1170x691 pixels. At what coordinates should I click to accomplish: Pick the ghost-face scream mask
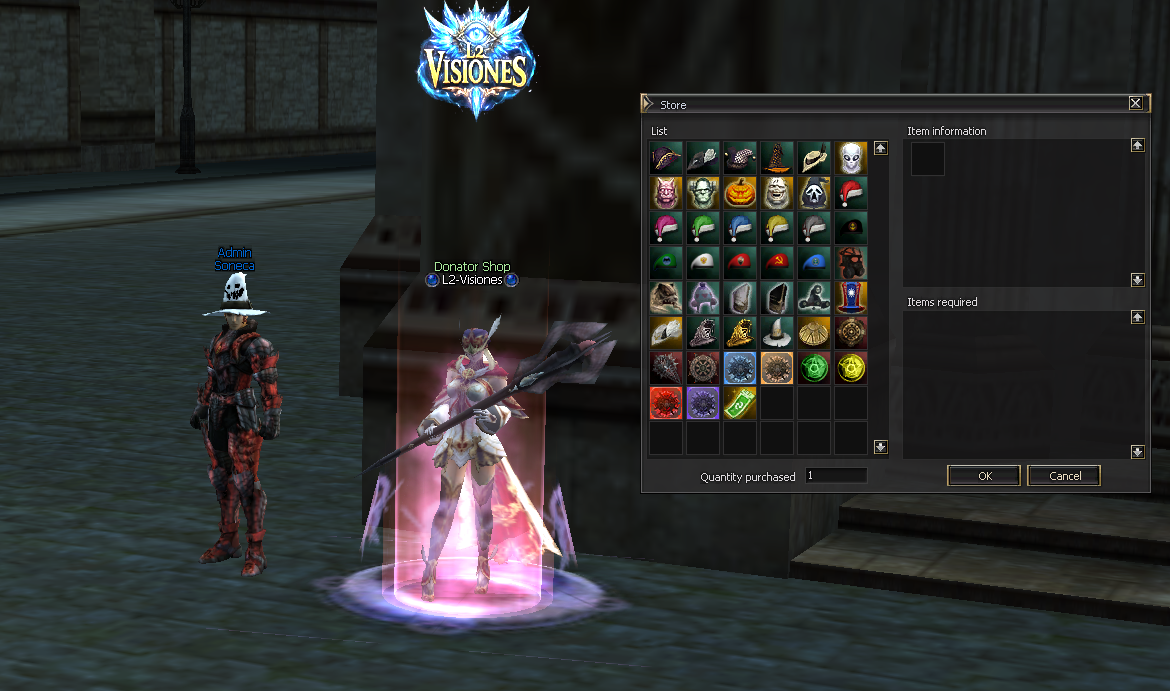814,193
